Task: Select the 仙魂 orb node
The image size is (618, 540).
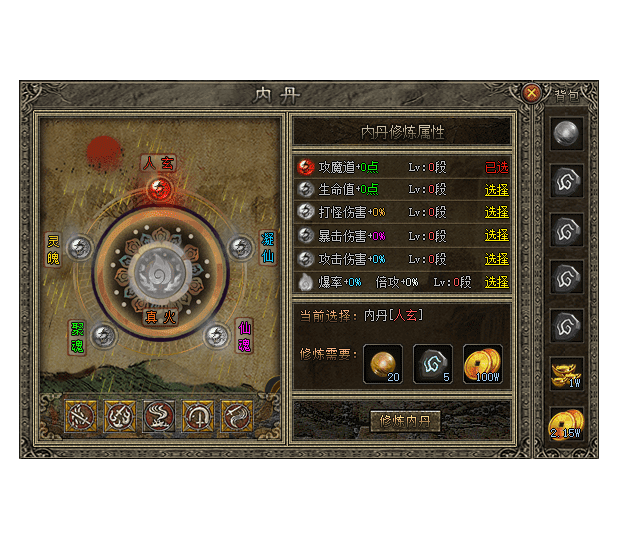Action: click(216, 336)
